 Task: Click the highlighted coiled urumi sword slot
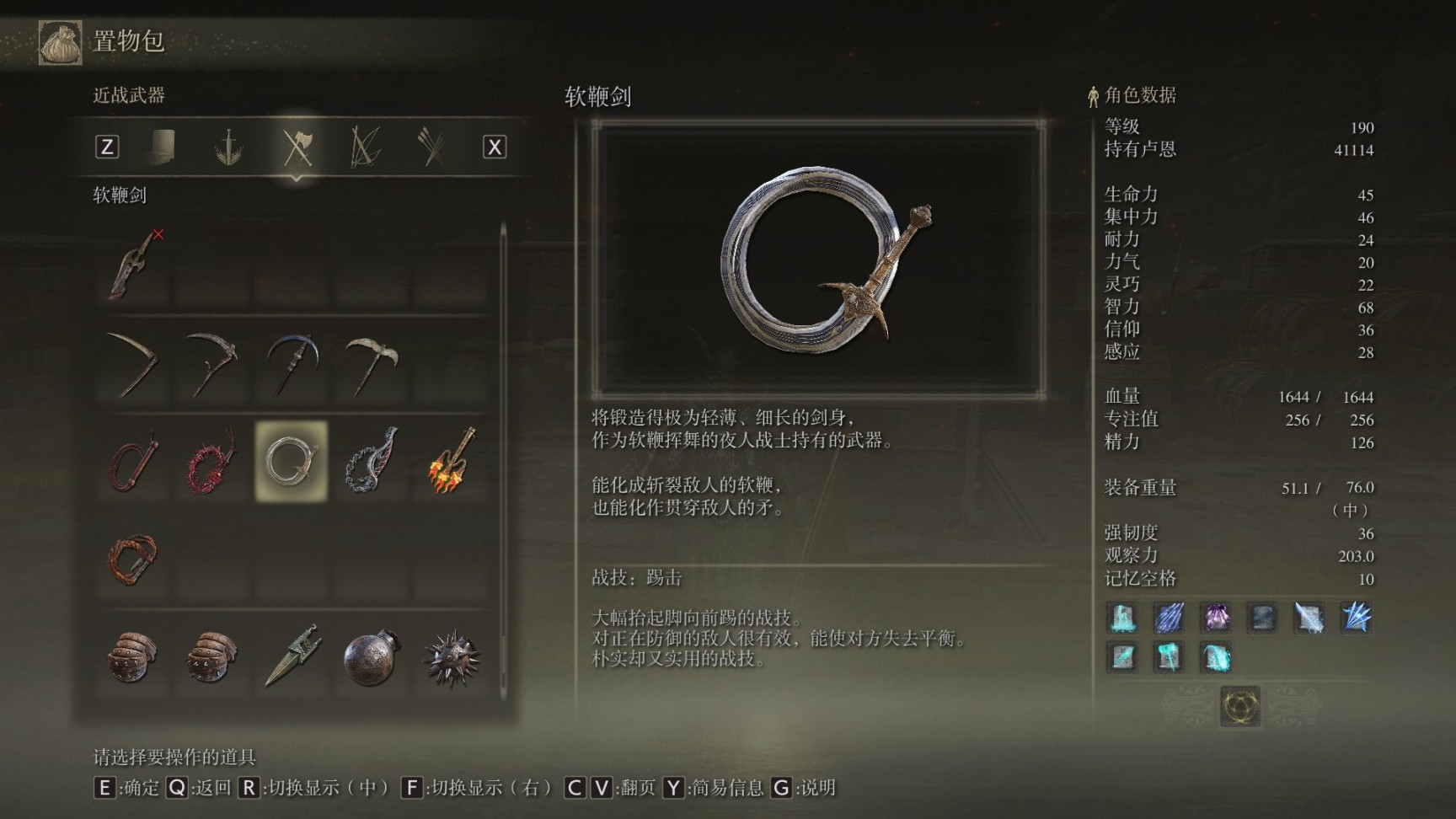(x=292, y=462)
